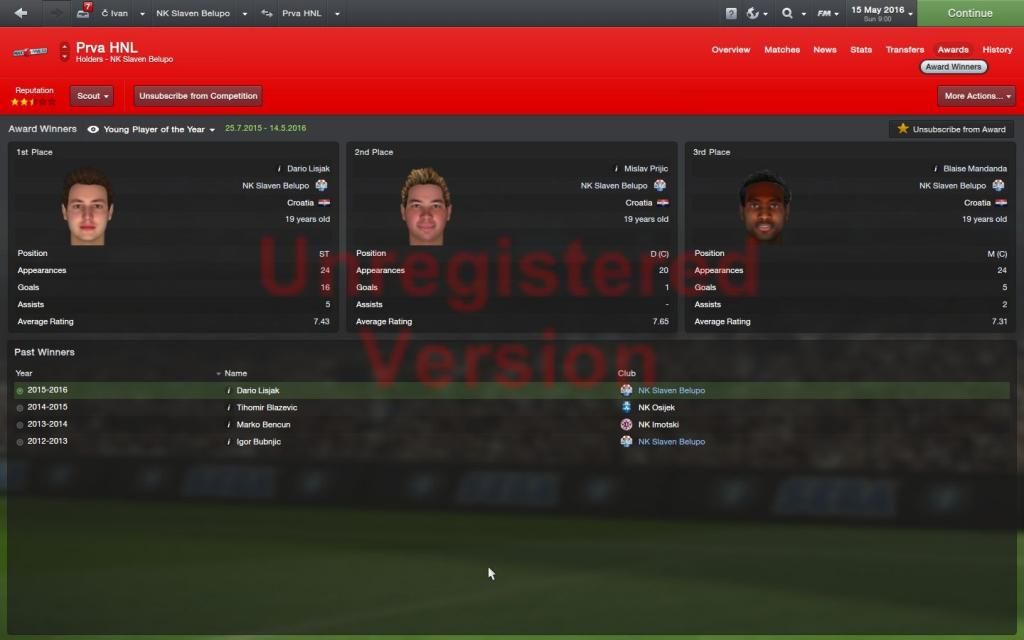Switch to the Matches tab
The width and height of the screenshot is (1024, 640).
tap(782, 49)
